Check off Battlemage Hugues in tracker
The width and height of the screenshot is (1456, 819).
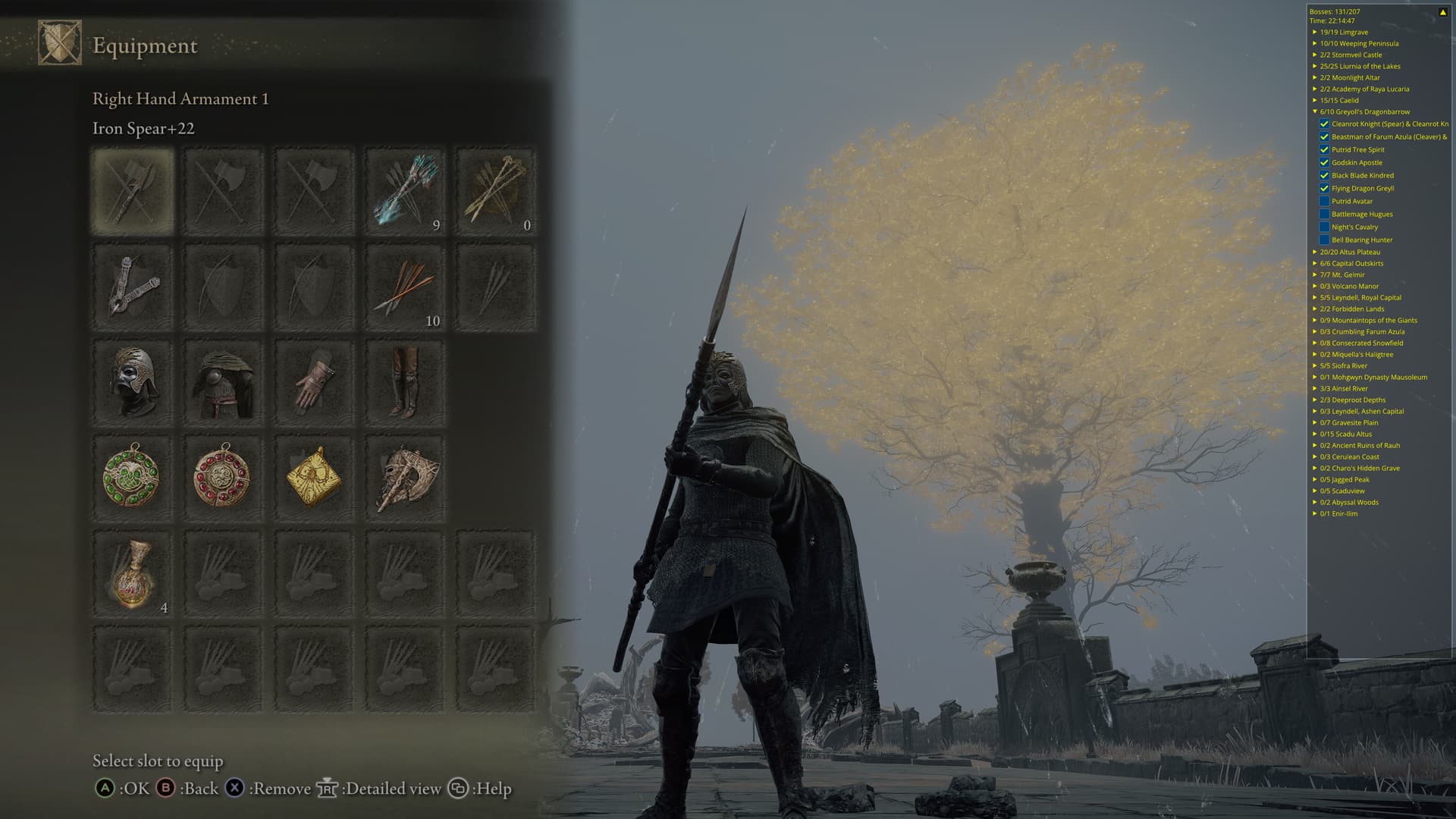point(1324,215)
